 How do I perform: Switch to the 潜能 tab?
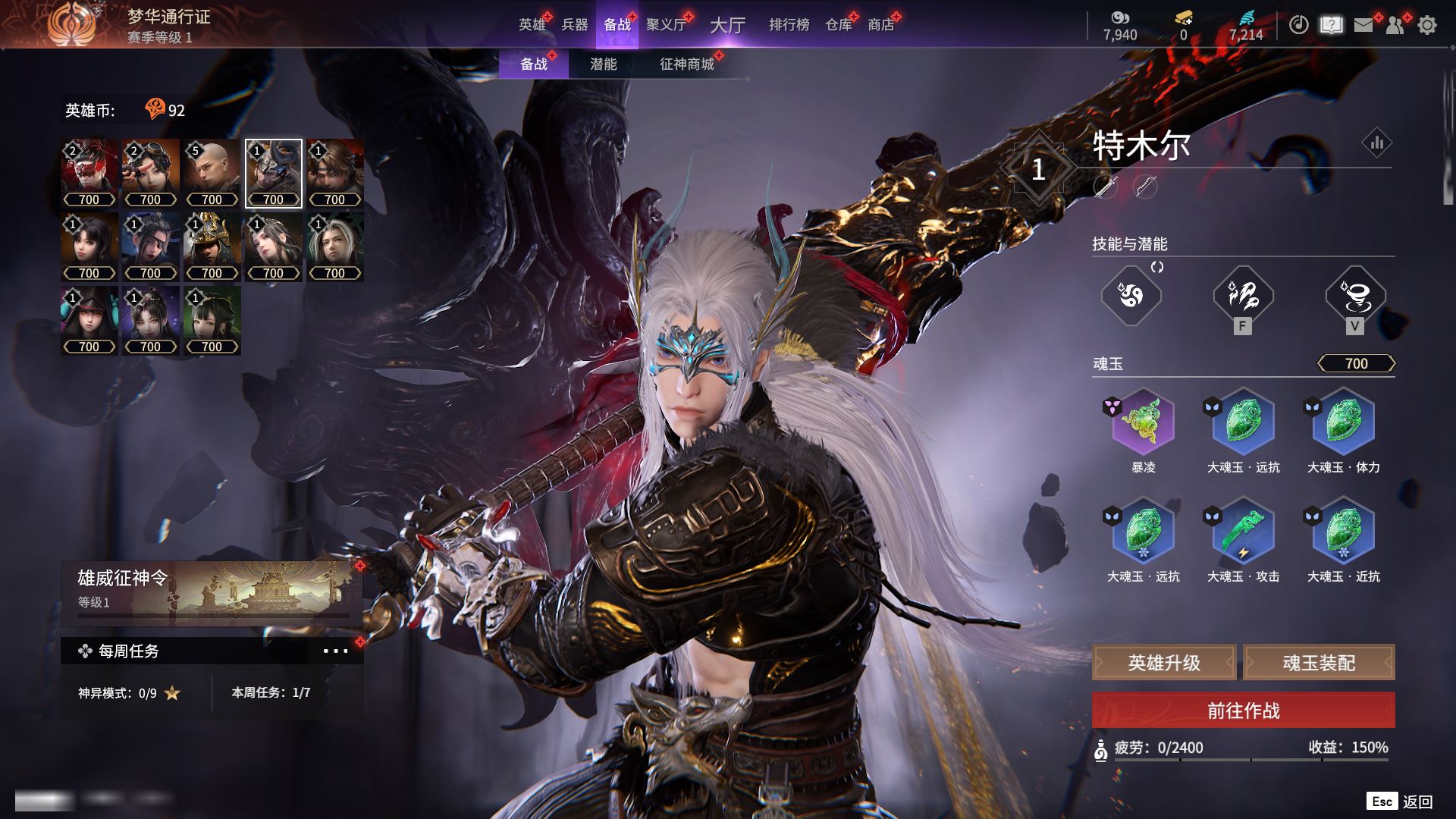point(603,64)
